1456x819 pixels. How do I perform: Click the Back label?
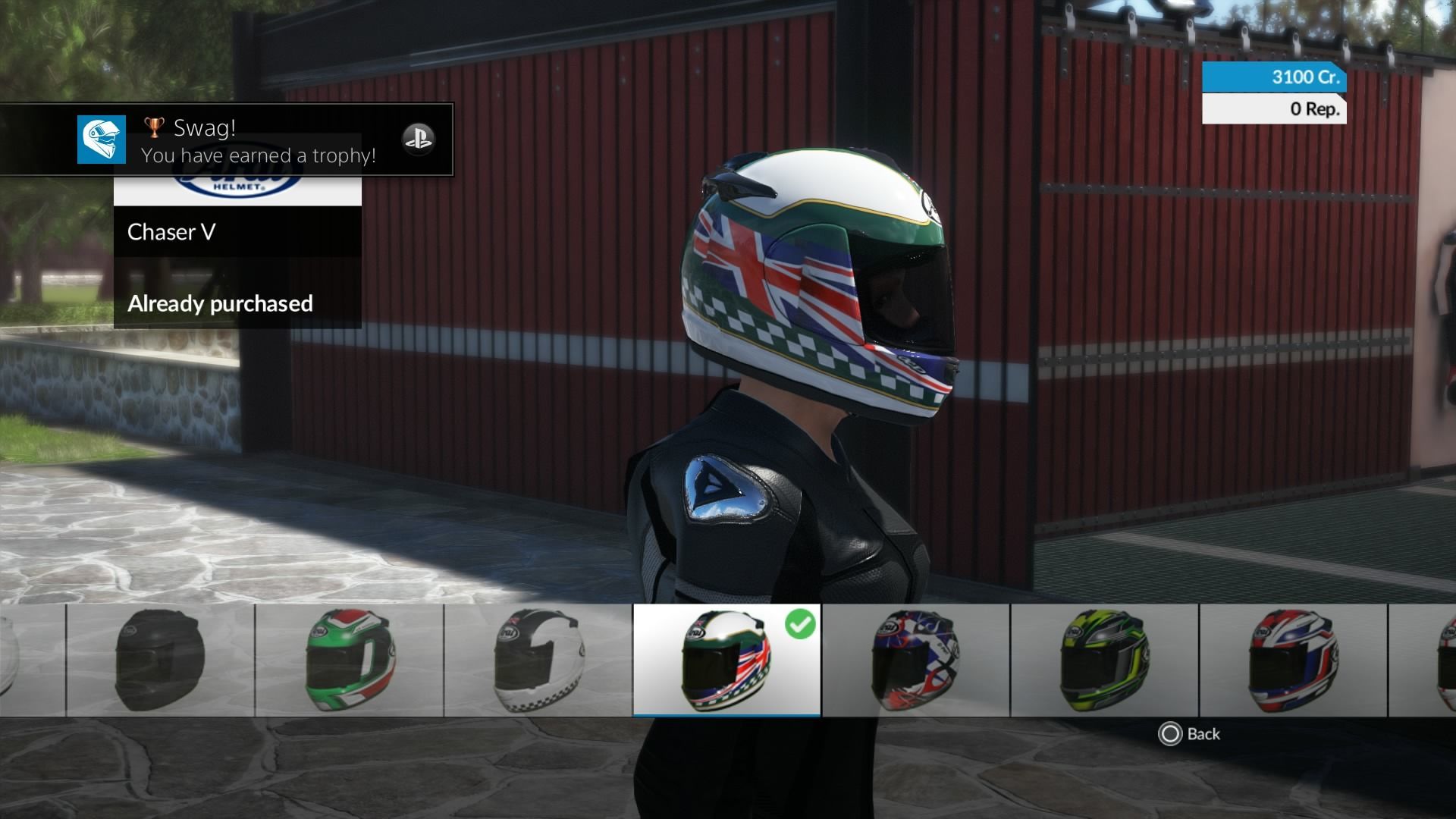click(1203, 734)
